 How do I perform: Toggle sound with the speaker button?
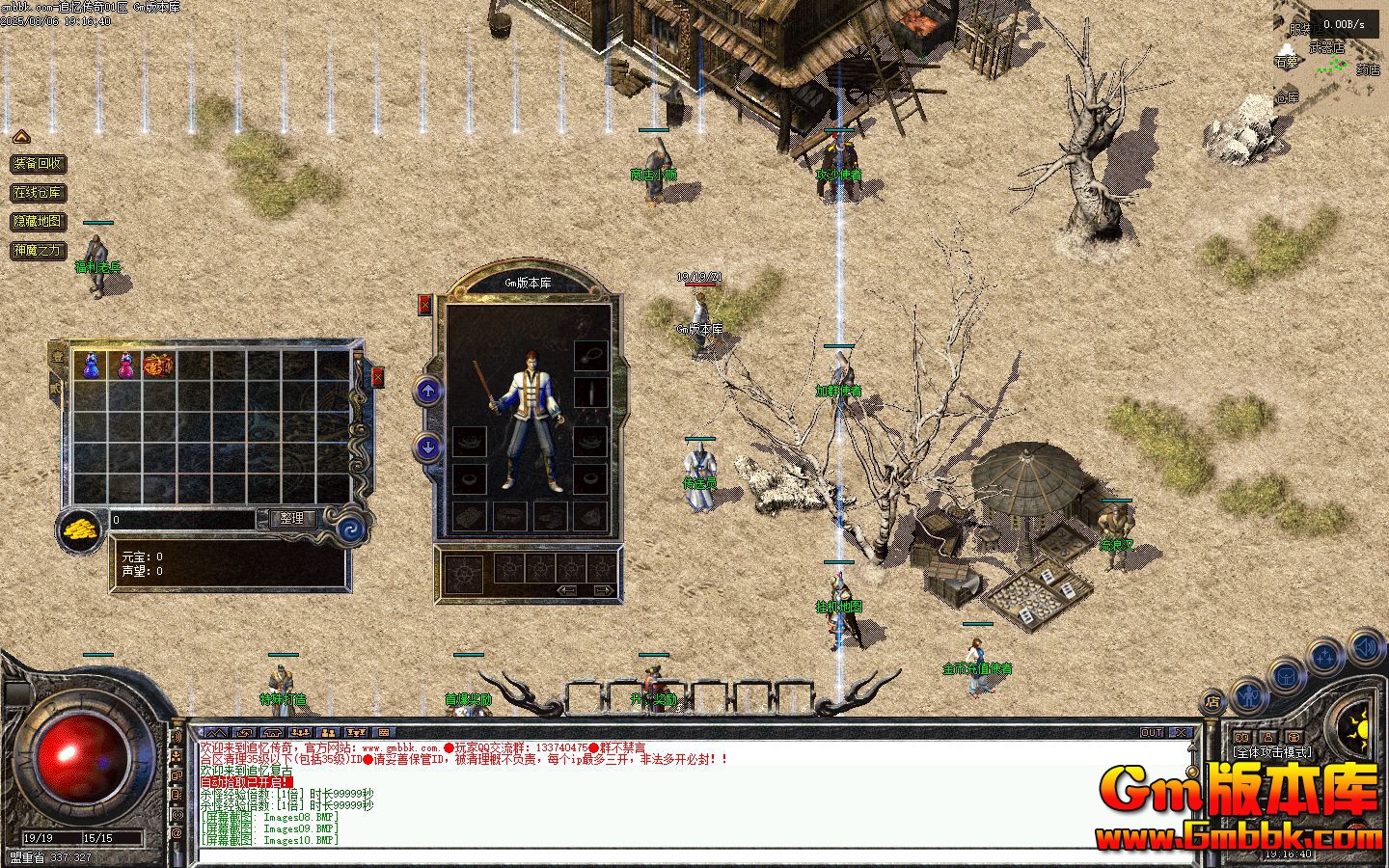point(1367,646)
